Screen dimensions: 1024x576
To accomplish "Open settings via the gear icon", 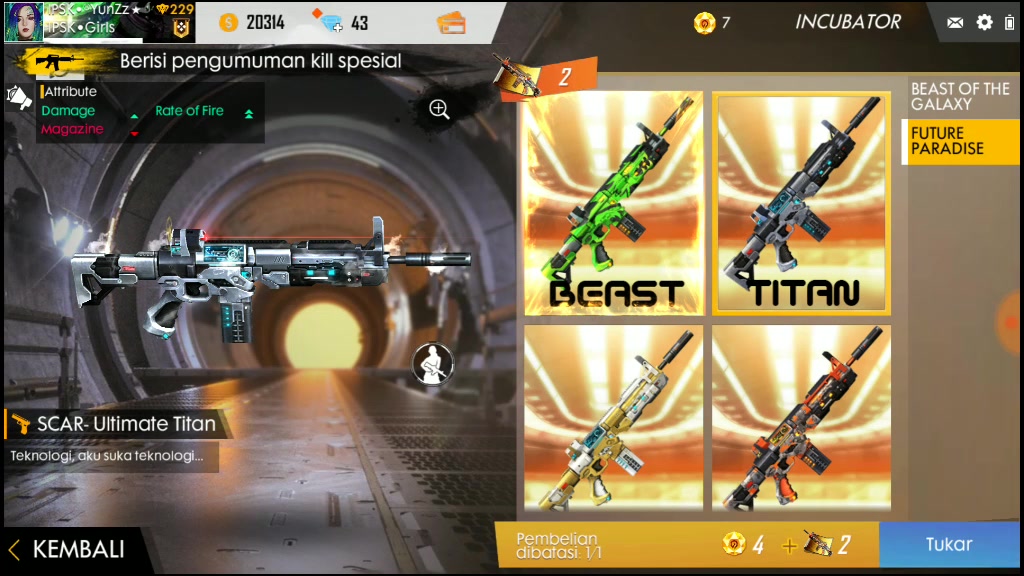I will pos(984,22).
